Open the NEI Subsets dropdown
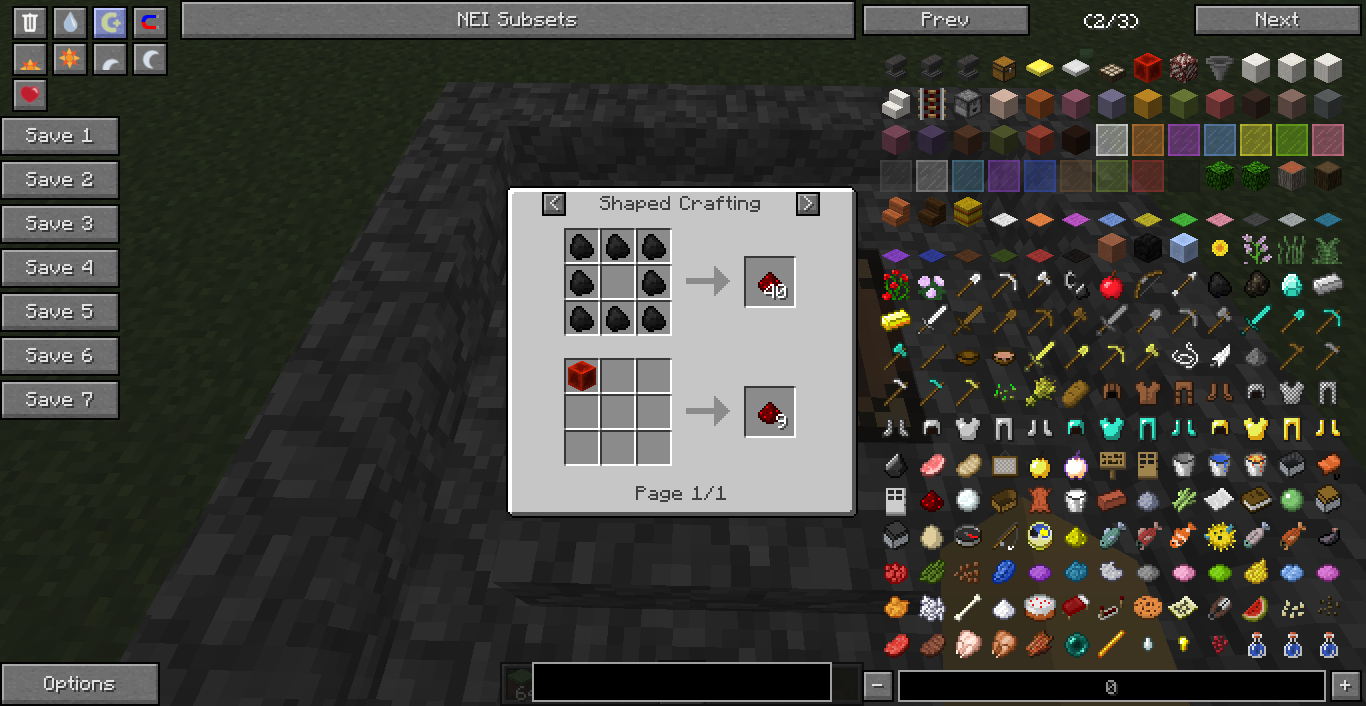This screenshot has height=706, width=1366. (517, 20)
